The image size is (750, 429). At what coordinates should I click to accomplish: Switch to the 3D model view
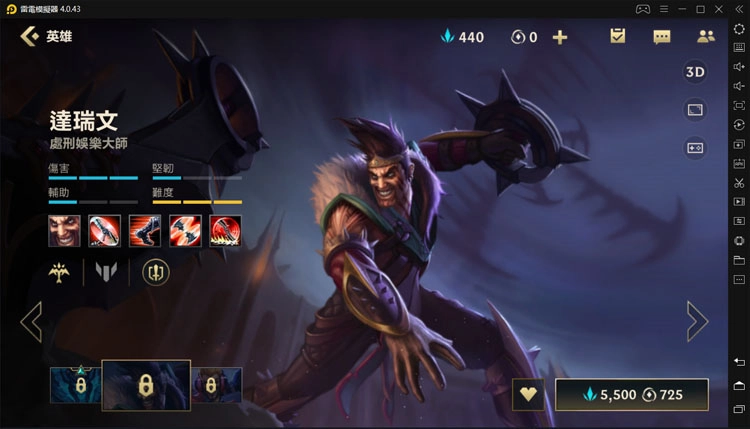(695, 72)
